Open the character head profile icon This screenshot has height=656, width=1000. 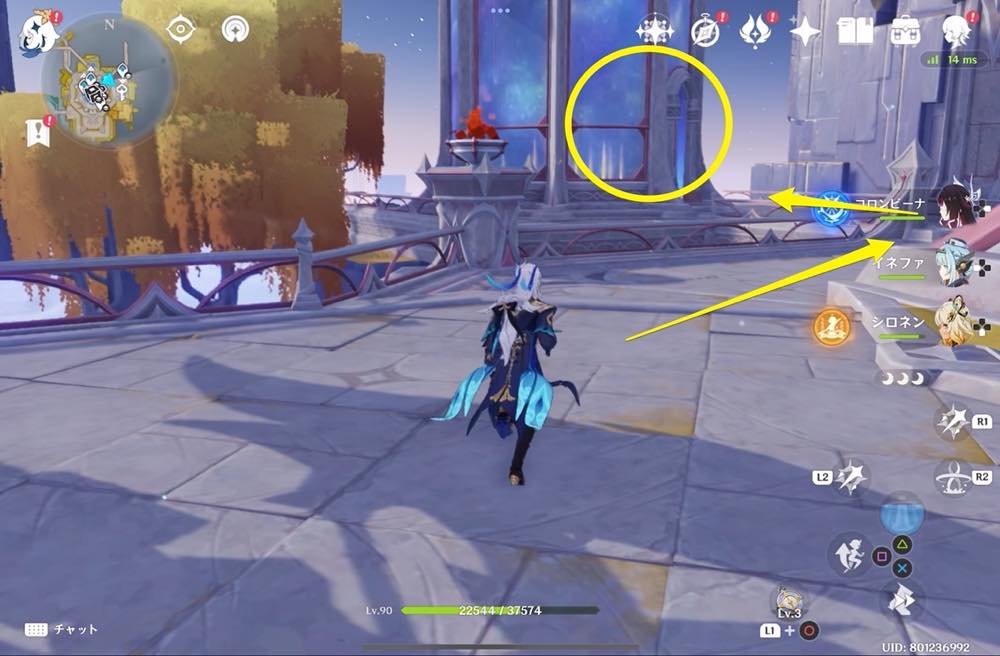click(957, 31)
